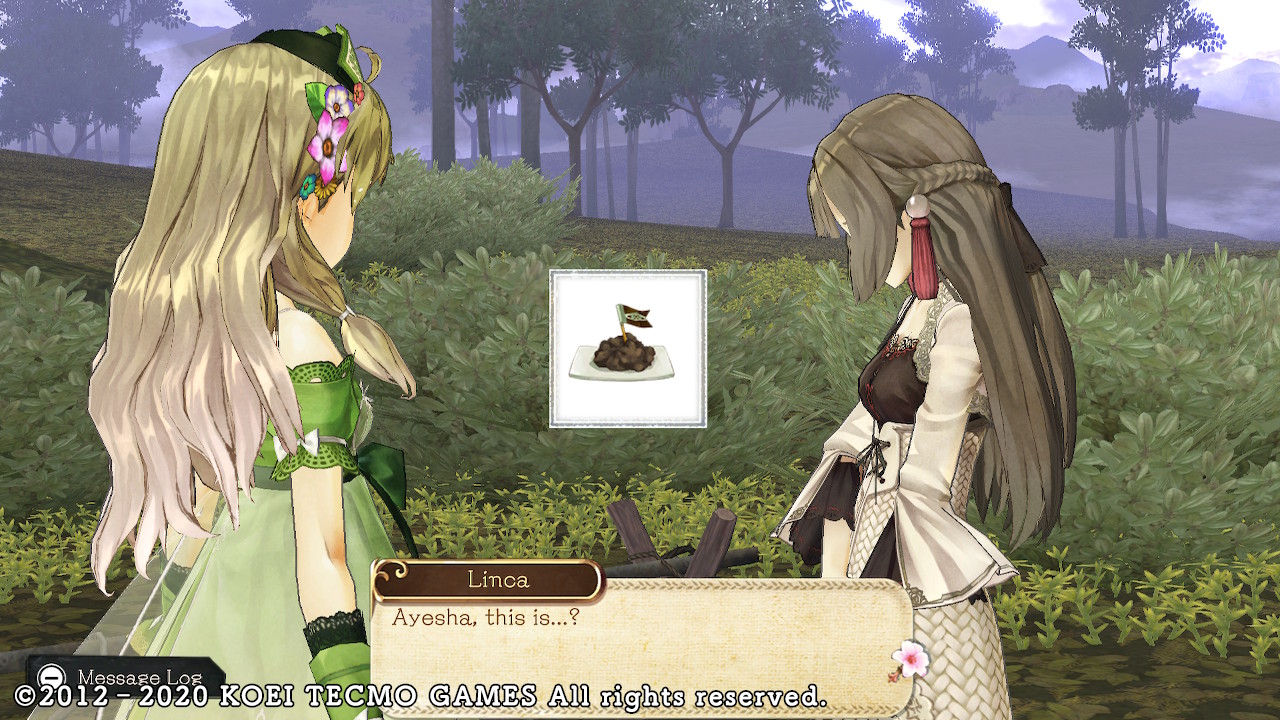1280x720 pixels.
Task: Advance the dialogue via the cherry blossom icon
Action: click(909, 658)
